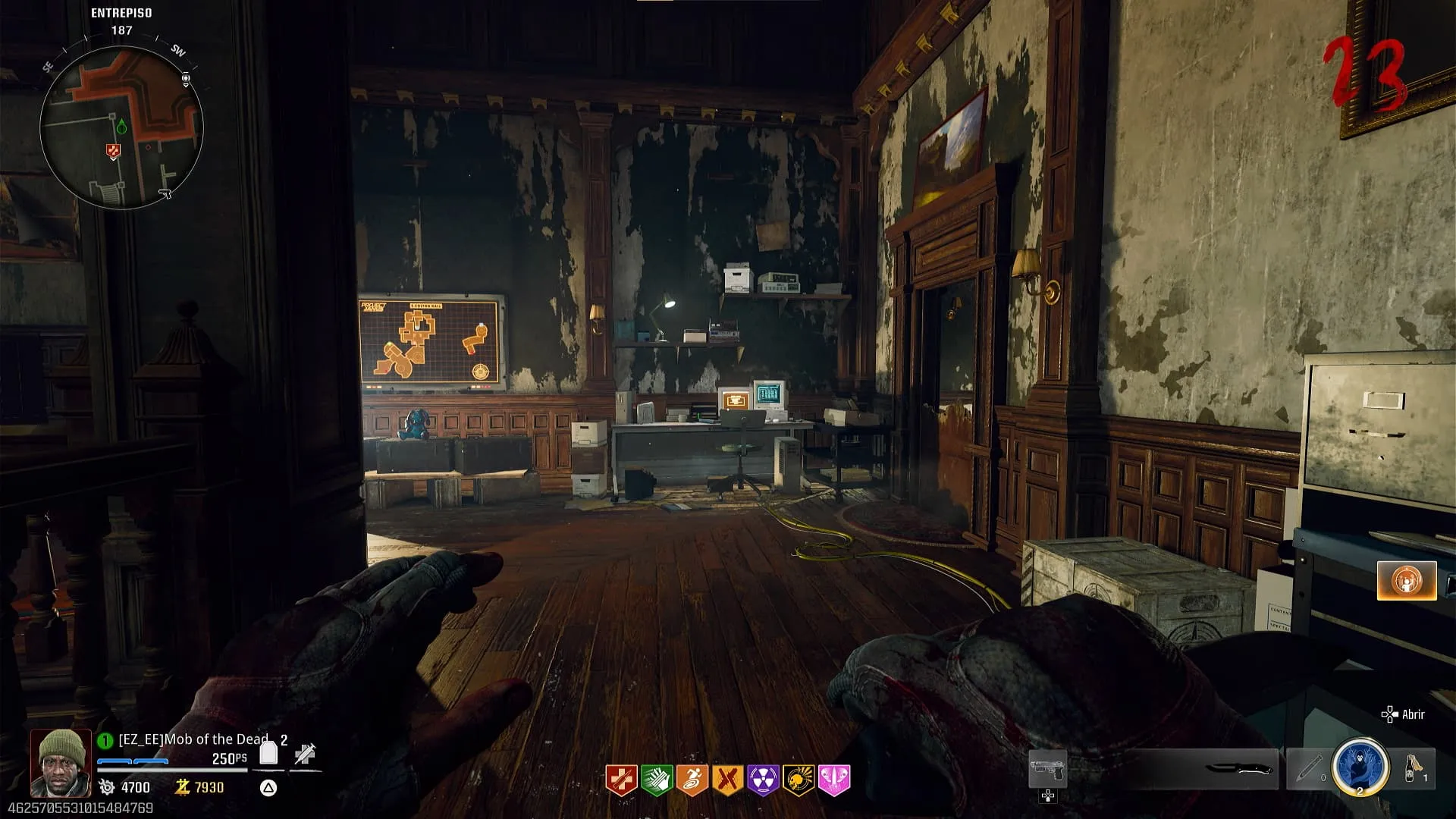Select the purple radiation PhD Flopper perk
This screenshot has height=819, width=1456.
pos(763,780)
